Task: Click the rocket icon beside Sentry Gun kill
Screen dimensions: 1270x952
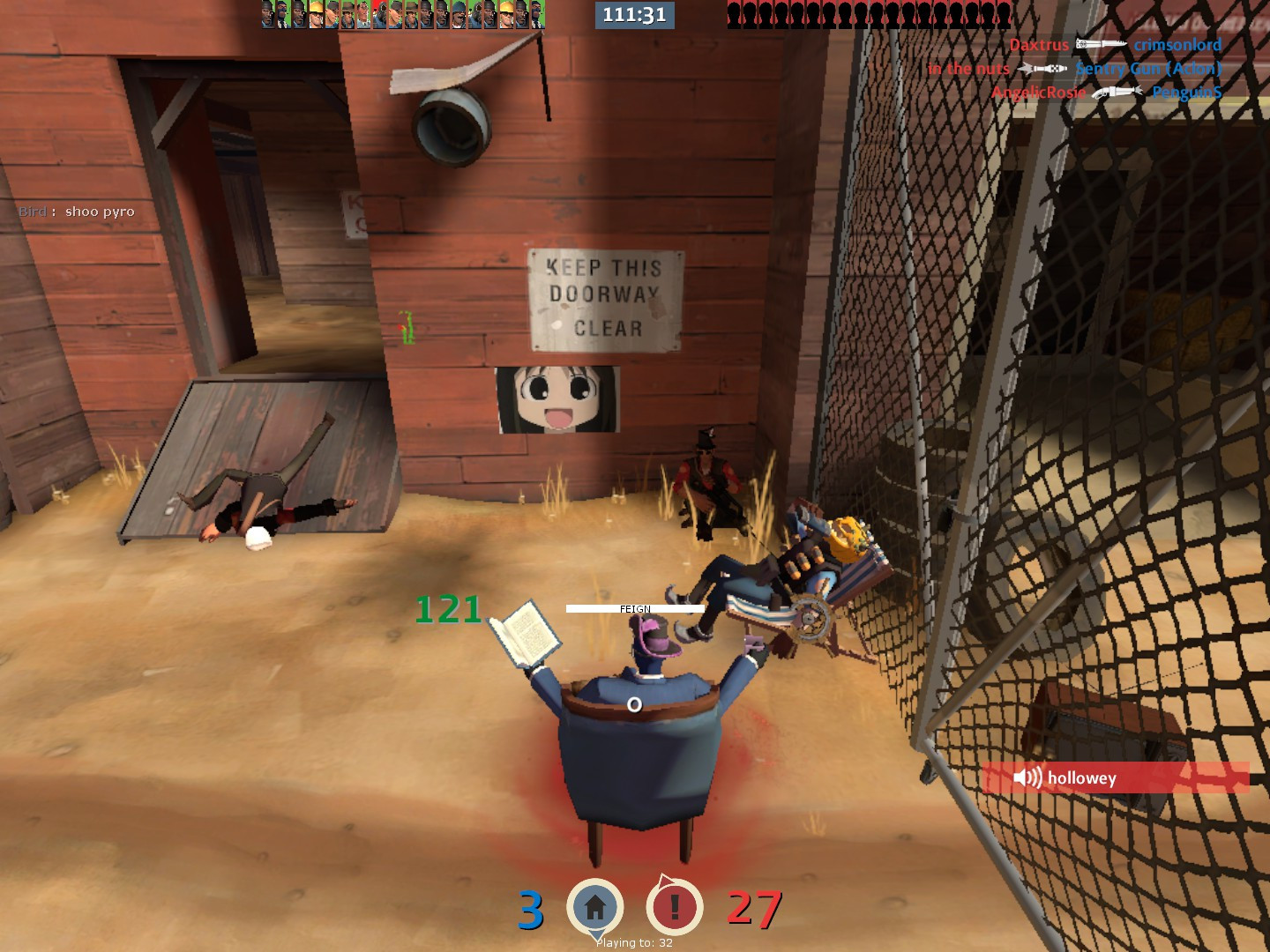Action: pos(1043,69)
